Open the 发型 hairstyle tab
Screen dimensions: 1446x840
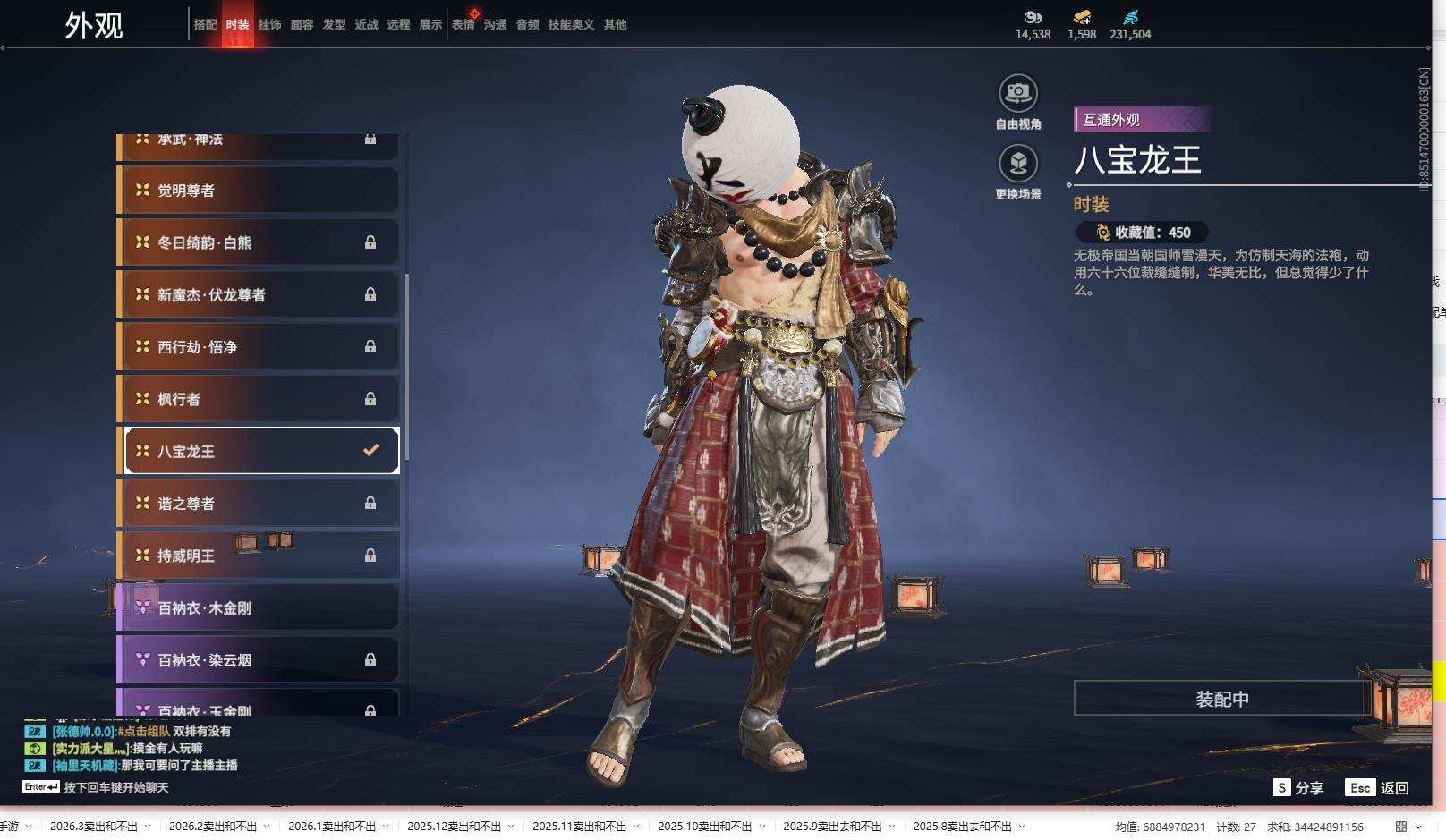[334, 25]
